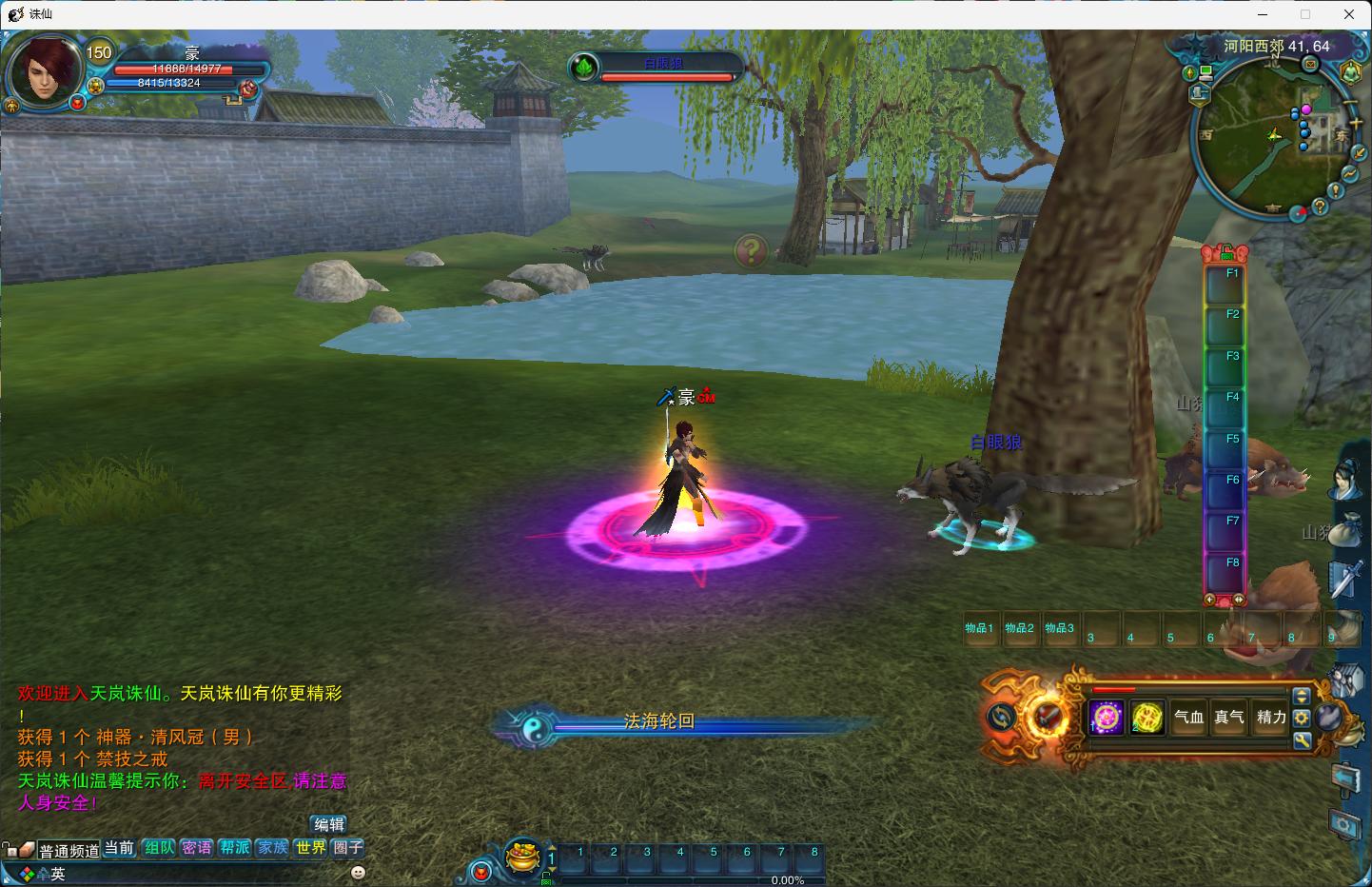Switch to the 组队 chat channel tab
The width and height of the screenshot is (1372, 887).
pyautogui.click(x=159, y=847)
